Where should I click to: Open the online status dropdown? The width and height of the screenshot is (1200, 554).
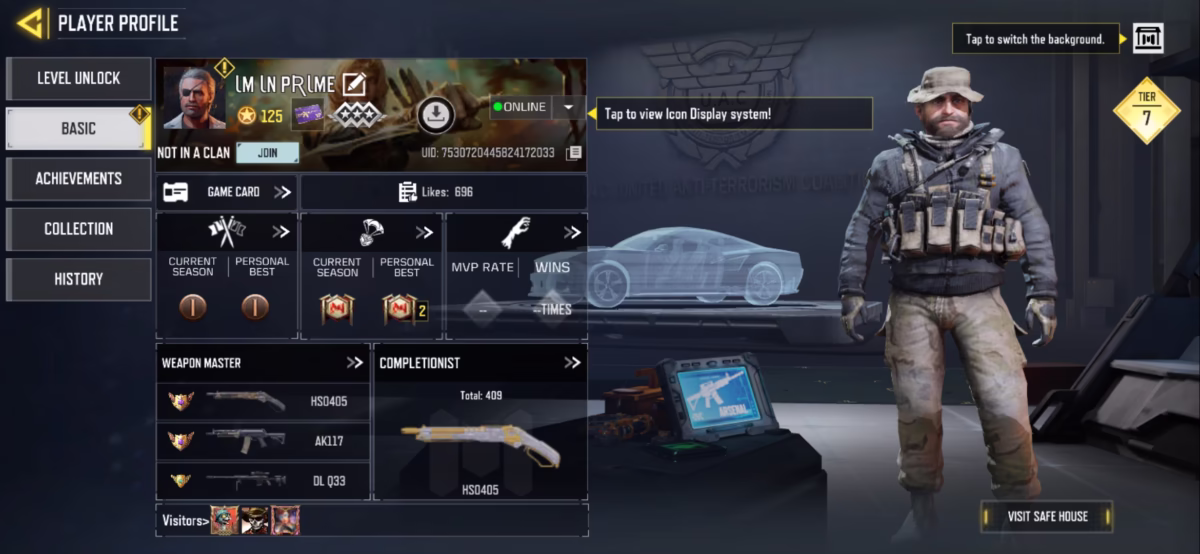568,107
